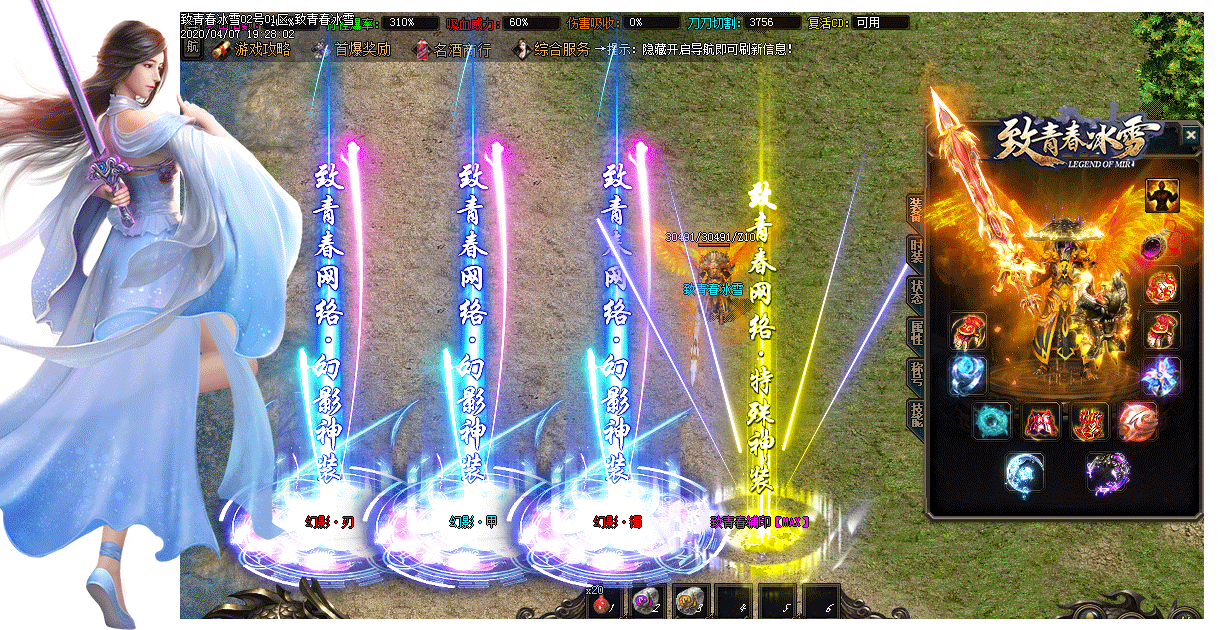The width and height of the screenshot is (1218, 630).
Task: Select the 属性 tab
Action: click(x=915, y=332)
